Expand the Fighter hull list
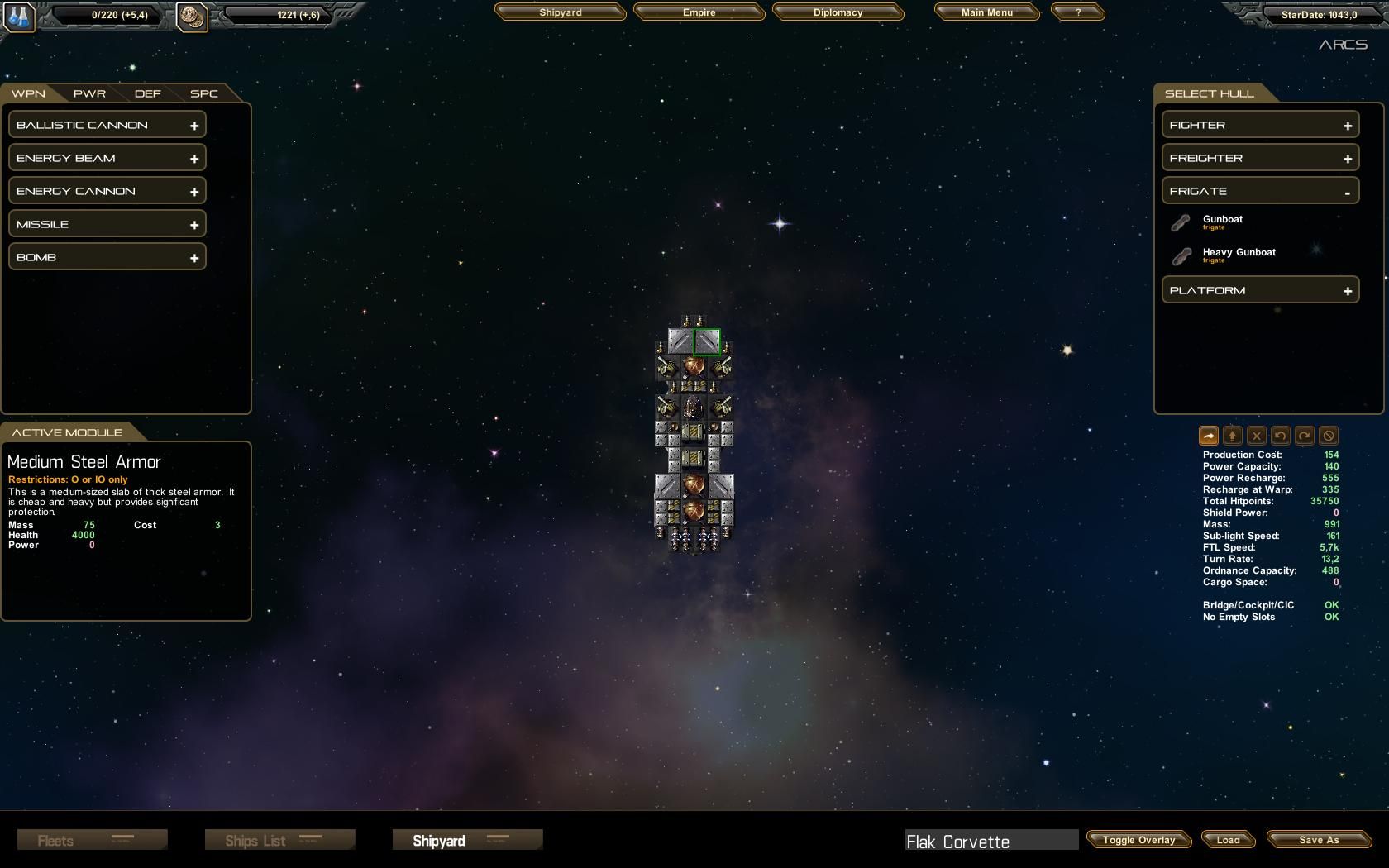 (1260, 125)
